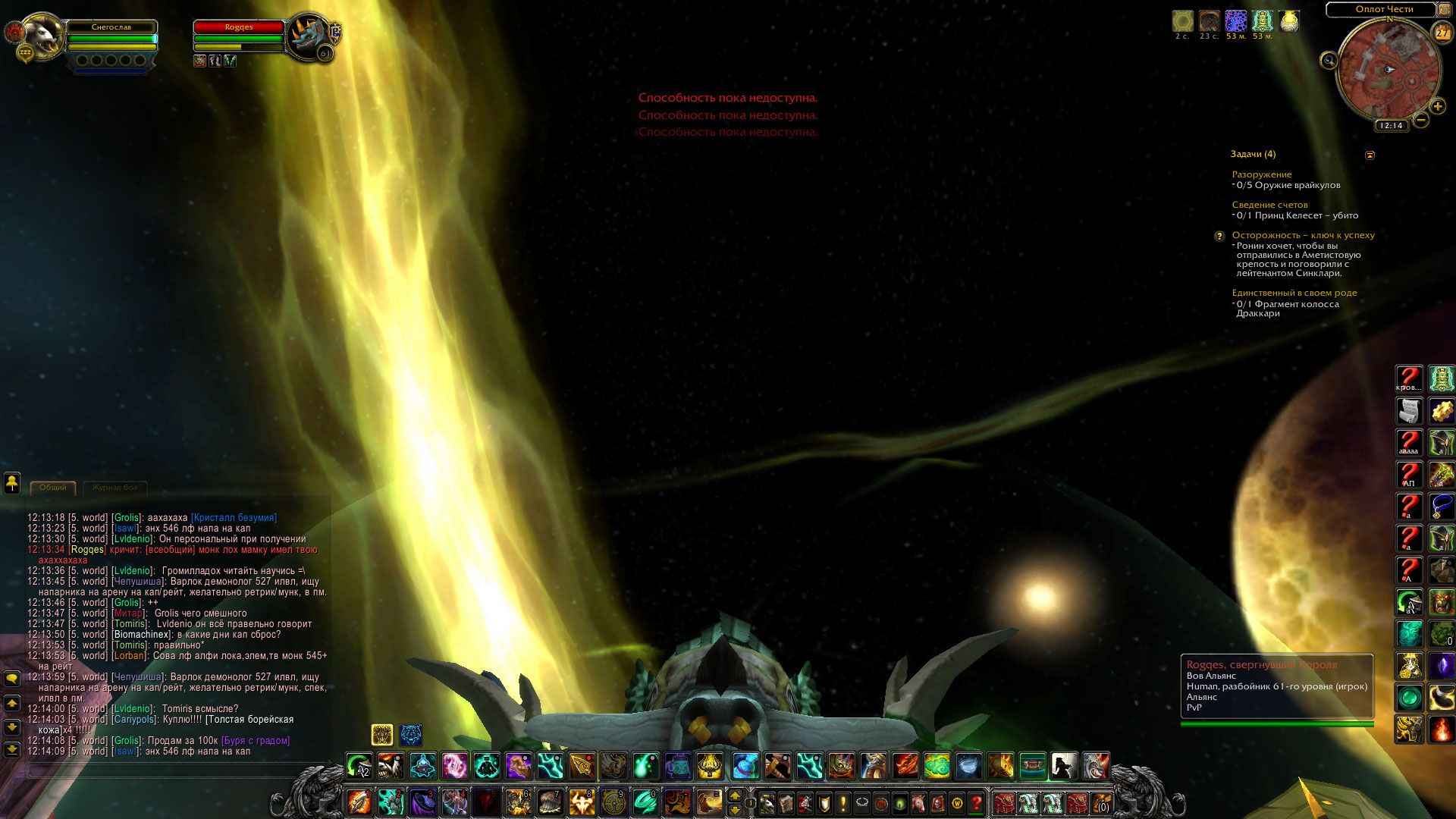Screen dimensions: 1456x819
Task: Open the Единственный в своем роде quest
Action: pyautogui.click(x=1294, y=293)
